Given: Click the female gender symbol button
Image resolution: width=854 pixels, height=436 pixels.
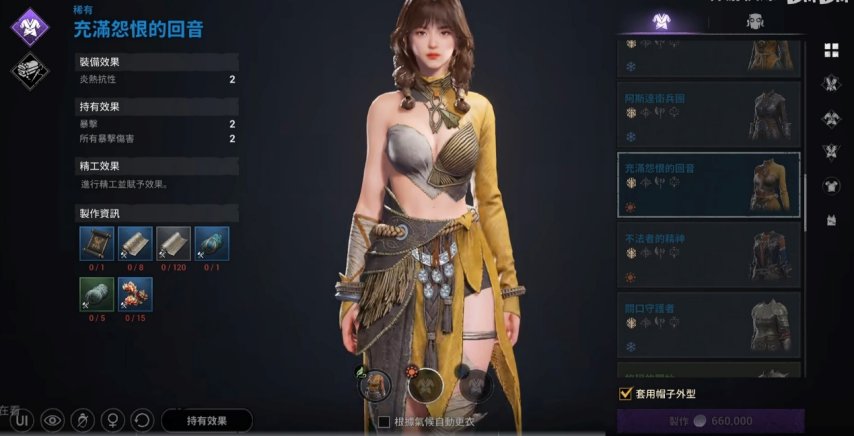Looking at the screenshot, I should click(113, 421).
